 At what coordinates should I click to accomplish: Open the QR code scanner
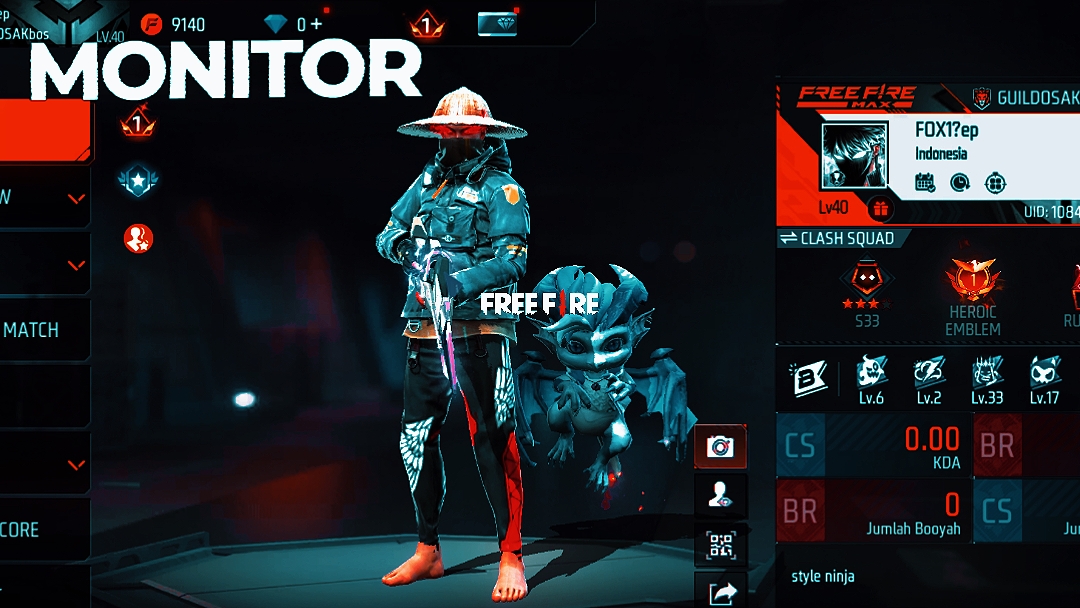pos(720,545)
